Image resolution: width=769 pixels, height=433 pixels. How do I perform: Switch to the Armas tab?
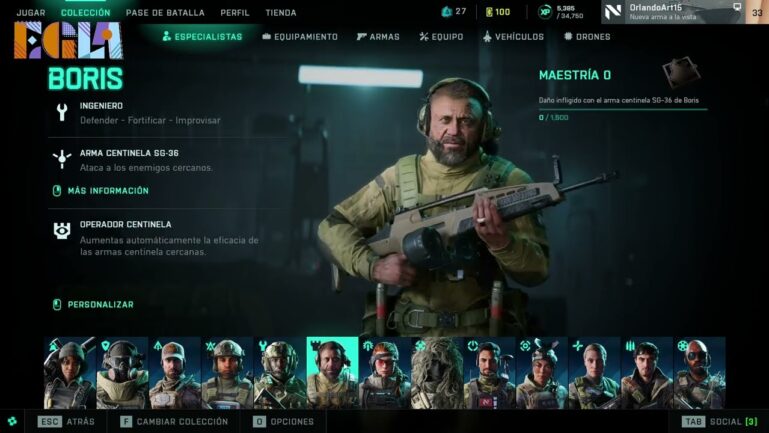point(377,37)
